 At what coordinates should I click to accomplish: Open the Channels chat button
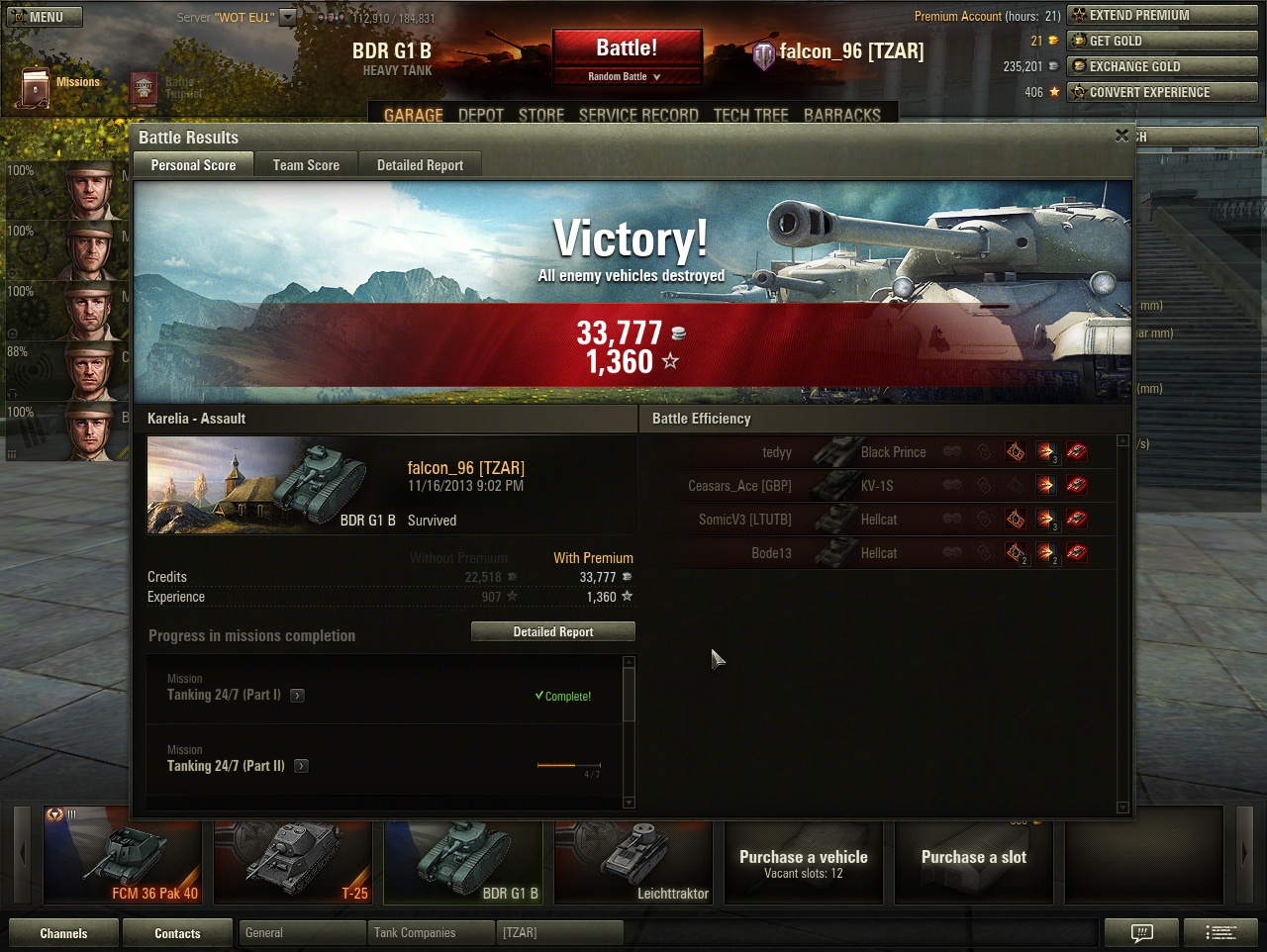[63, 933]
